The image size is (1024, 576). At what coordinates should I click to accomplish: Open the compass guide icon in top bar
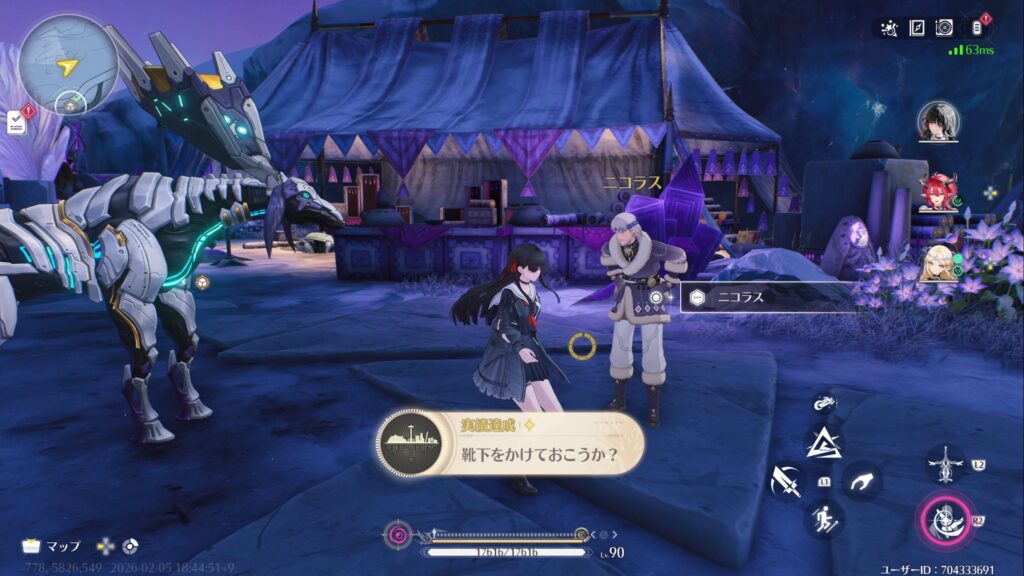click(x=916, y=28)
